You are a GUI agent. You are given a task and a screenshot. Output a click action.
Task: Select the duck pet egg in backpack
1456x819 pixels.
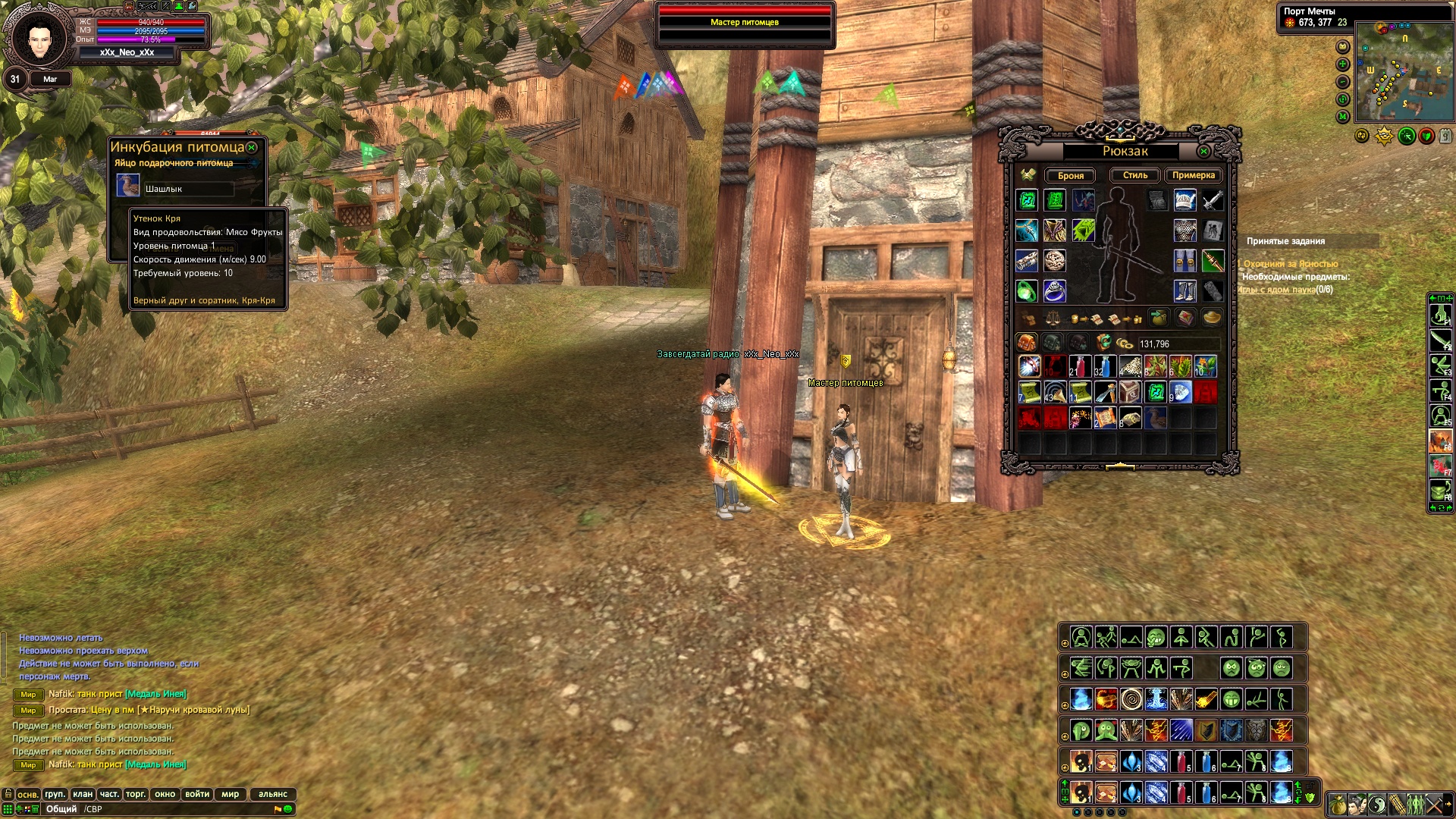(x=1155, y=418)
